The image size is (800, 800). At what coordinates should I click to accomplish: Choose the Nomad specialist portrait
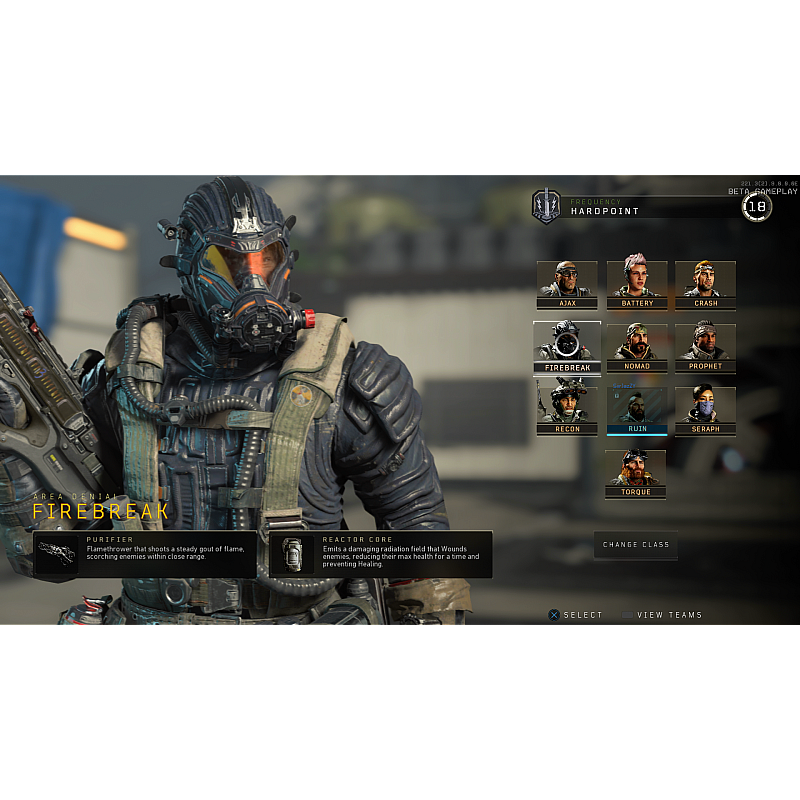[x=637, y=347]
